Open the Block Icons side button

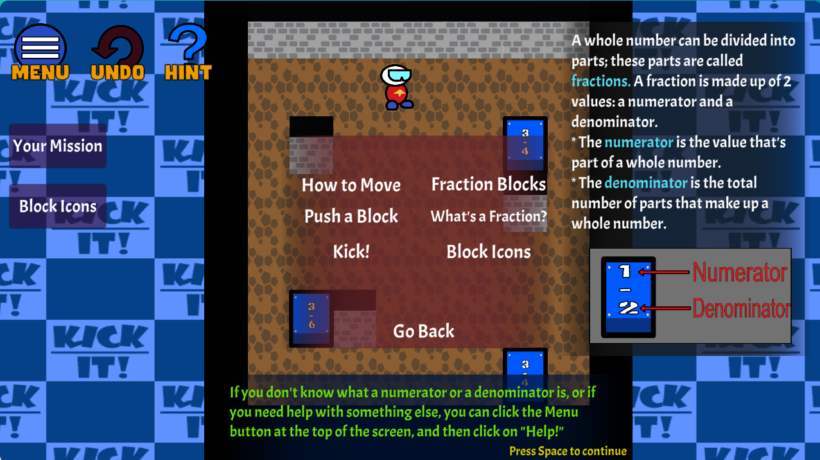click(58, 206)
